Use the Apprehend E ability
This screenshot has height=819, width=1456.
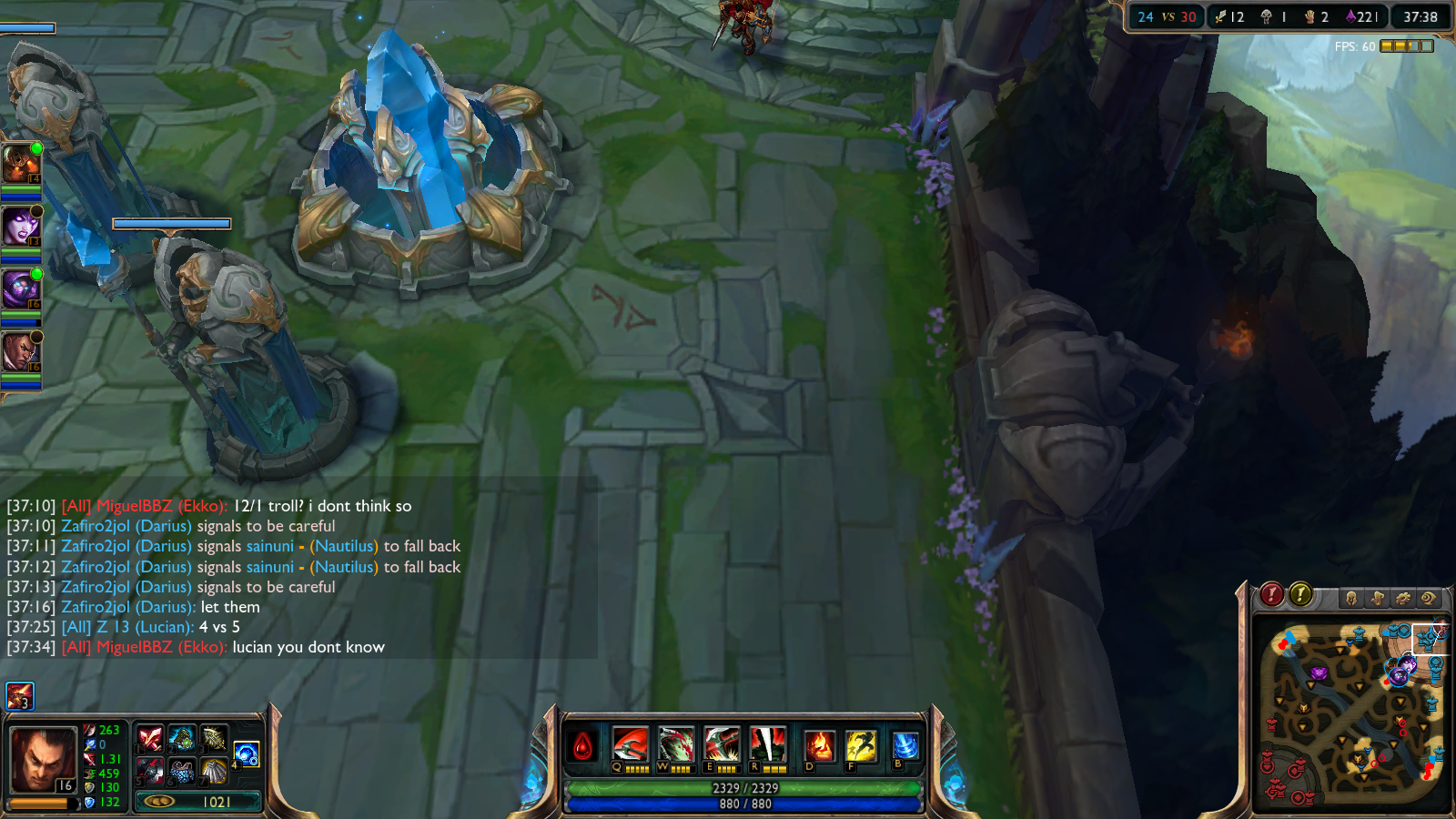[722, 744]
